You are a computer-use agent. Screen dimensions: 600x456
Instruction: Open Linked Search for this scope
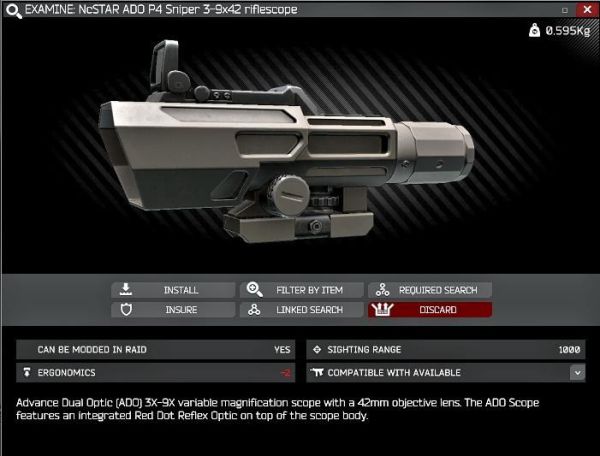[x=302, y=310]
